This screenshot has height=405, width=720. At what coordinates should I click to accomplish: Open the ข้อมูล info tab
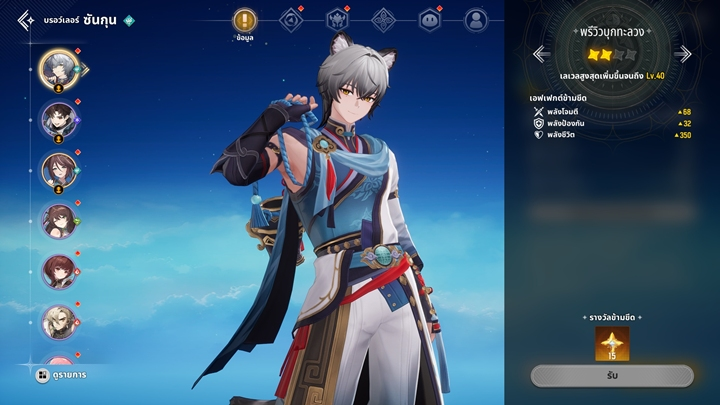coord(245,21)
